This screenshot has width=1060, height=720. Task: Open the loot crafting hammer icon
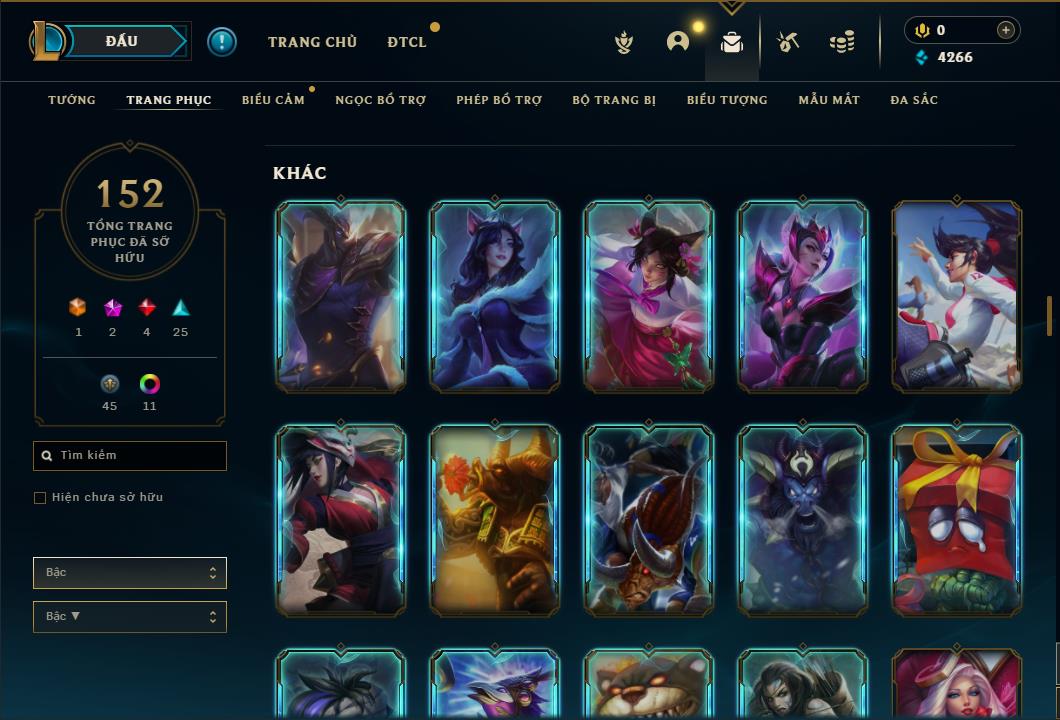[x=788, y=42]
